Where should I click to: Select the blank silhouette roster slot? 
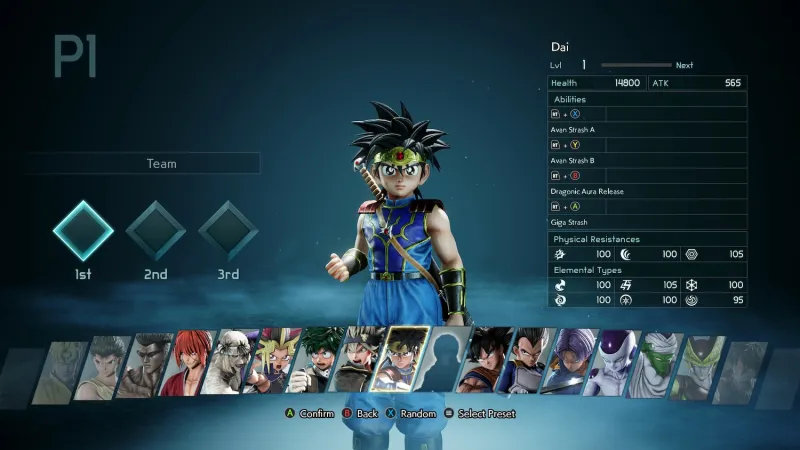[x=447, y=360]
